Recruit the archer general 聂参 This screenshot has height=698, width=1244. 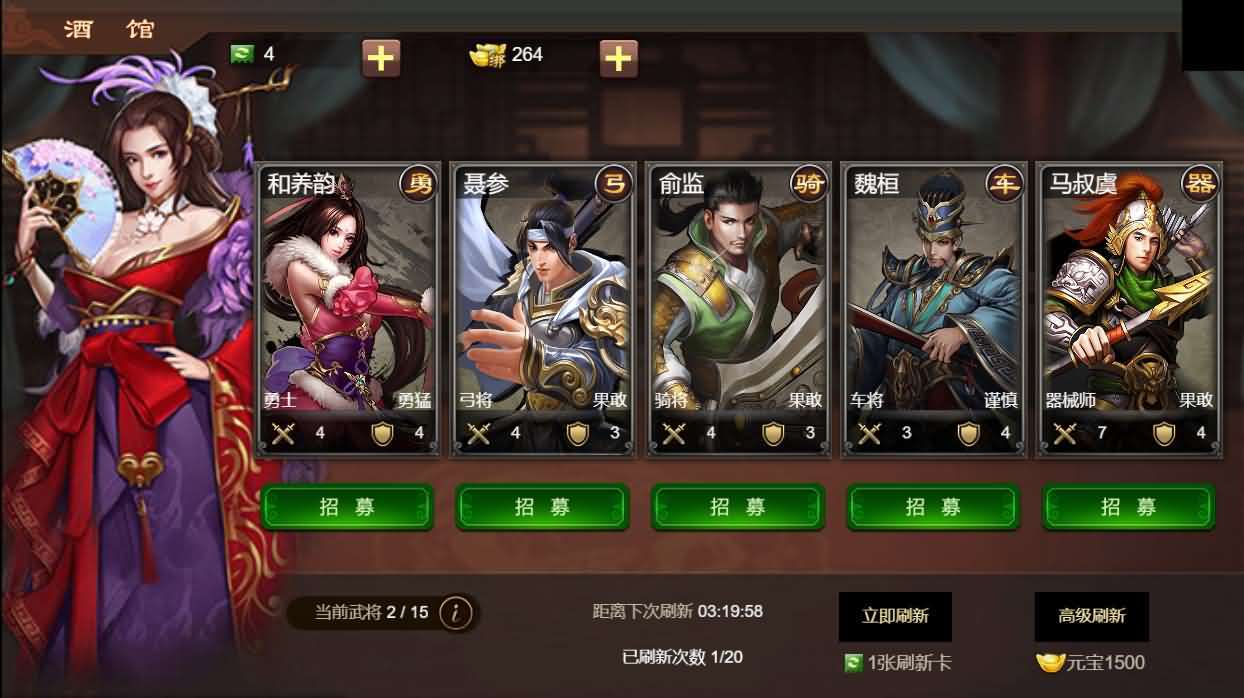click(542, 507)
